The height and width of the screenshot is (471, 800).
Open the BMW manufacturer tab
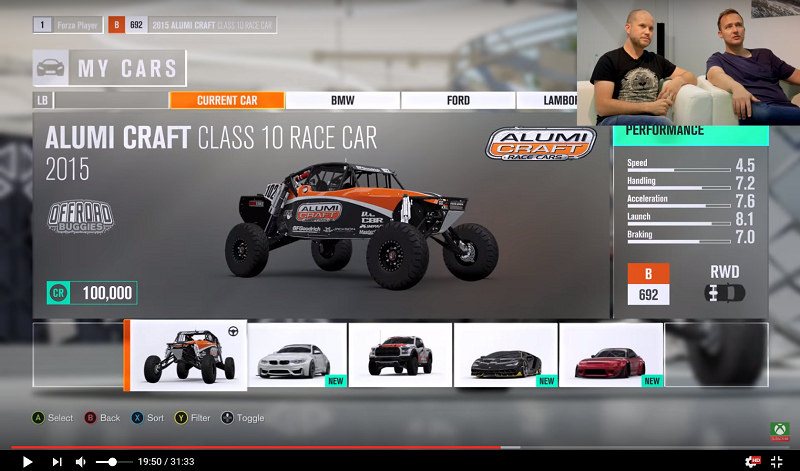[343, 100]
